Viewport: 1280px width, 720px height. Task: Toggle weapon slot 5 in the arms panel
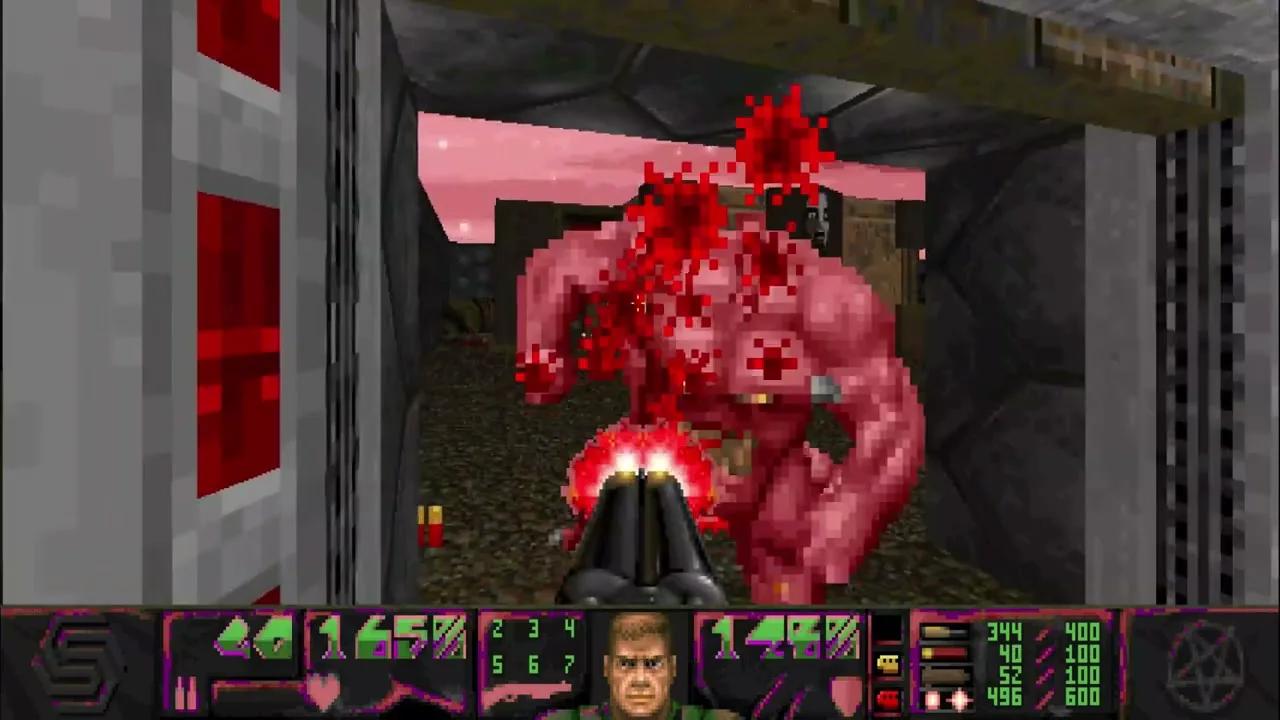[x=497, y=665]
